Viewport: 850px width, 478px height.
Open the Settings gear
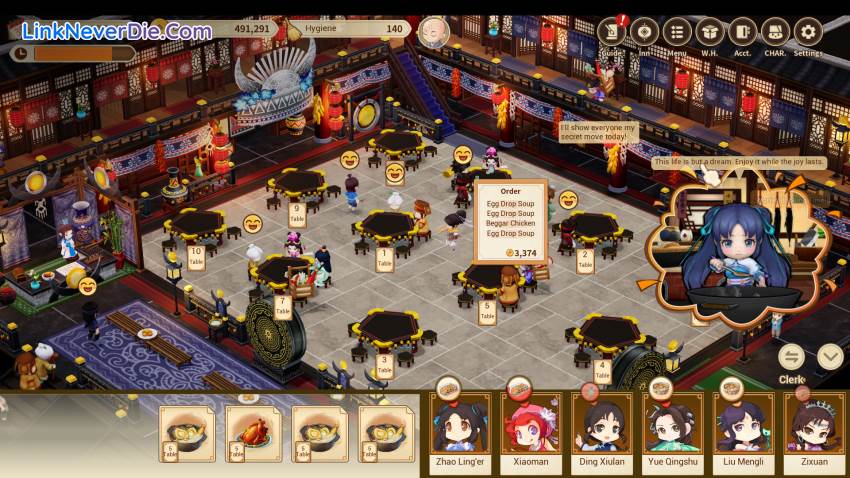pyautogui.click(x=808, y=31)
